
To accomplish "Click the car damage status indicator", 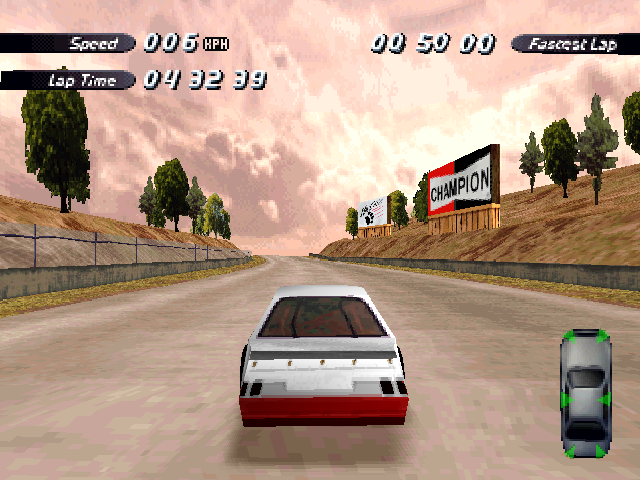I will (x=585, y=392).
